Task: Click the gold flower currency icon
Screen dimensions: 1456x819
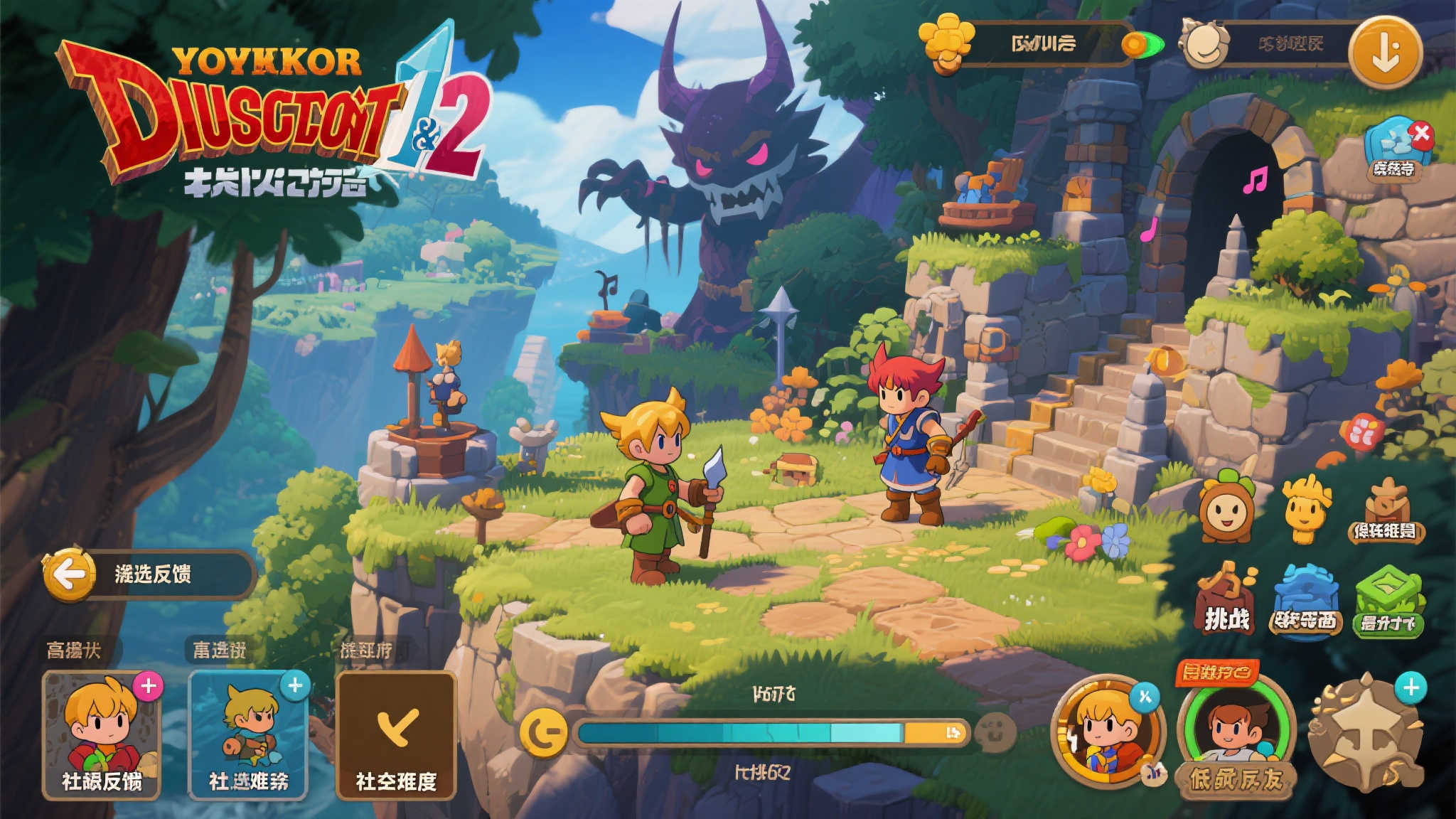Action: pyautogui.click(x=946, y=43)
